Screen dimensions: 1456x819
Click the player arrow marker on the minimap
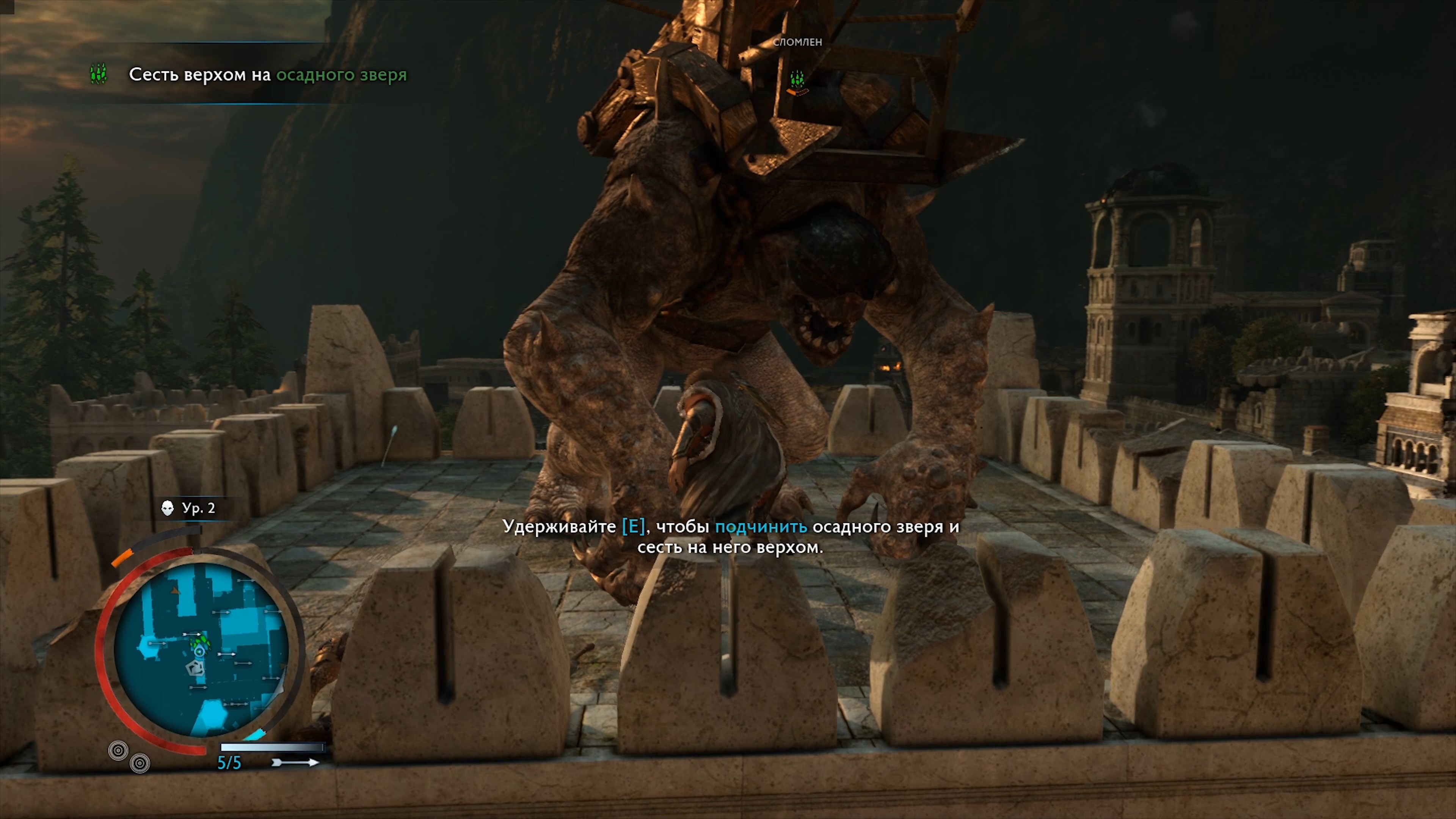(x=199, y=652)
